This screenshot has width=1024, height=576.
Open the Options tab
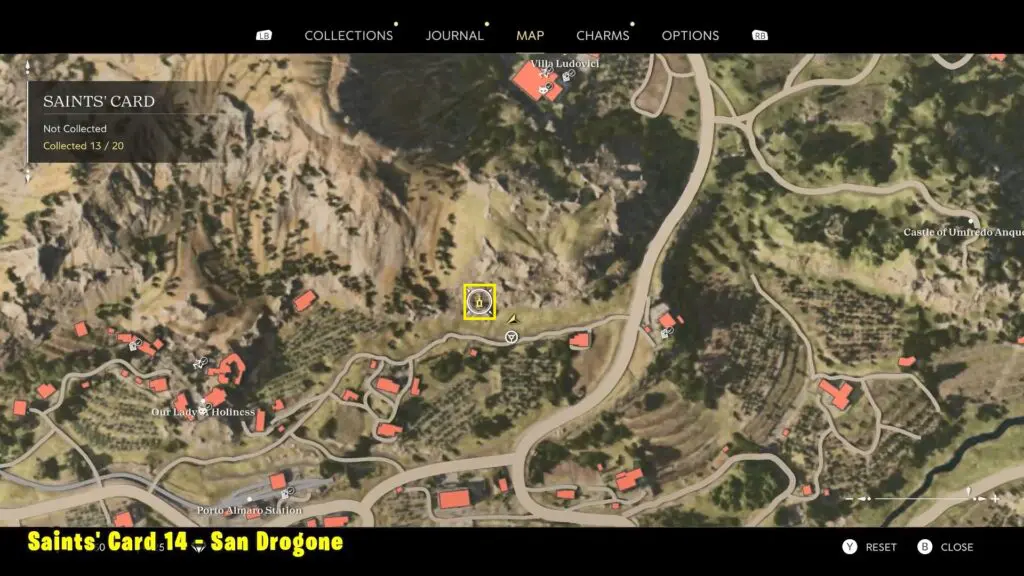click(x=690, y=35)
